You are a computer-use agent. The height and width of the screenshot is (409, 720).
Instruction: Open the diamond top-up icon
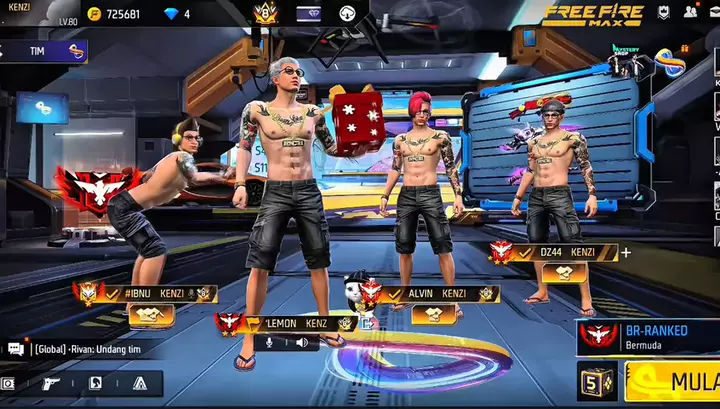pos(170,14)
